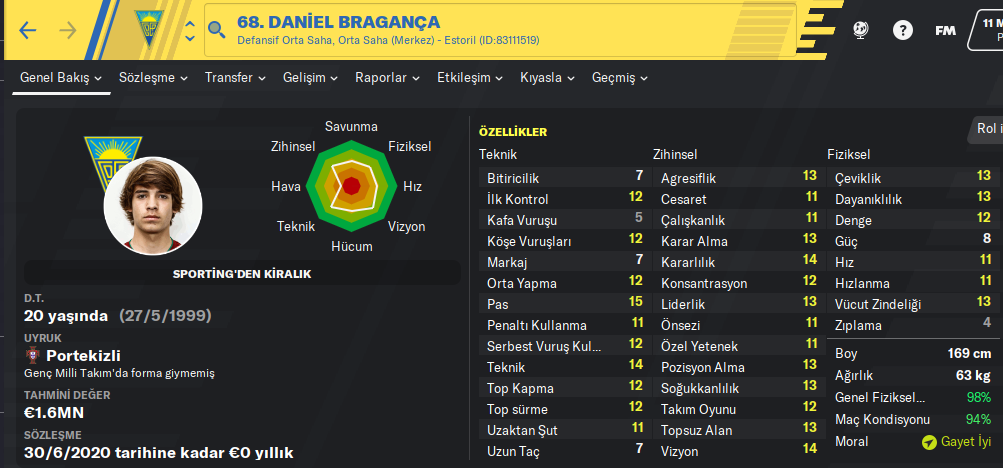Click the search magnifier icon
The width and height of the screenshot is (1003, 468).
coord(217,31)
